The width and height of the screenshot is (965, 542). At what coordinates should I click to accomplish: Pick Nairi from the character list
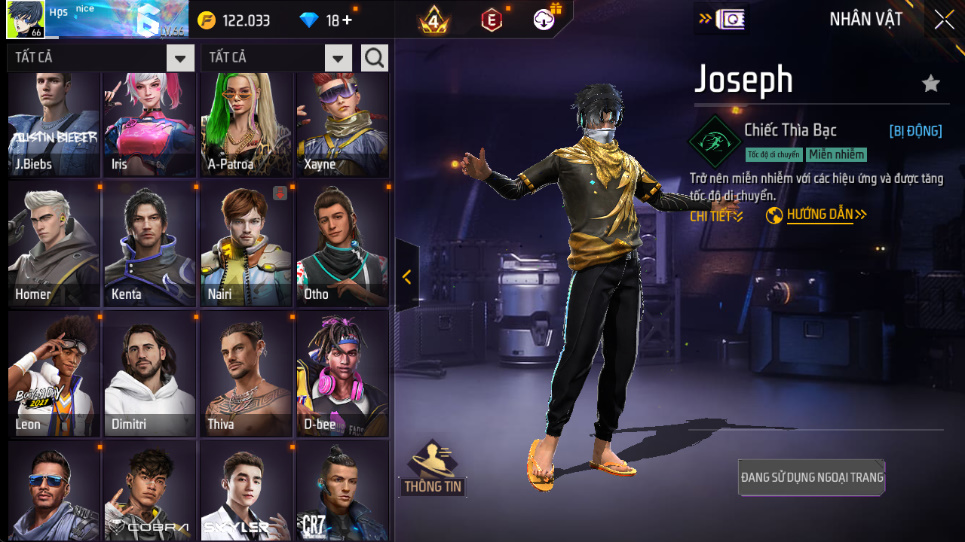[245, 244]
